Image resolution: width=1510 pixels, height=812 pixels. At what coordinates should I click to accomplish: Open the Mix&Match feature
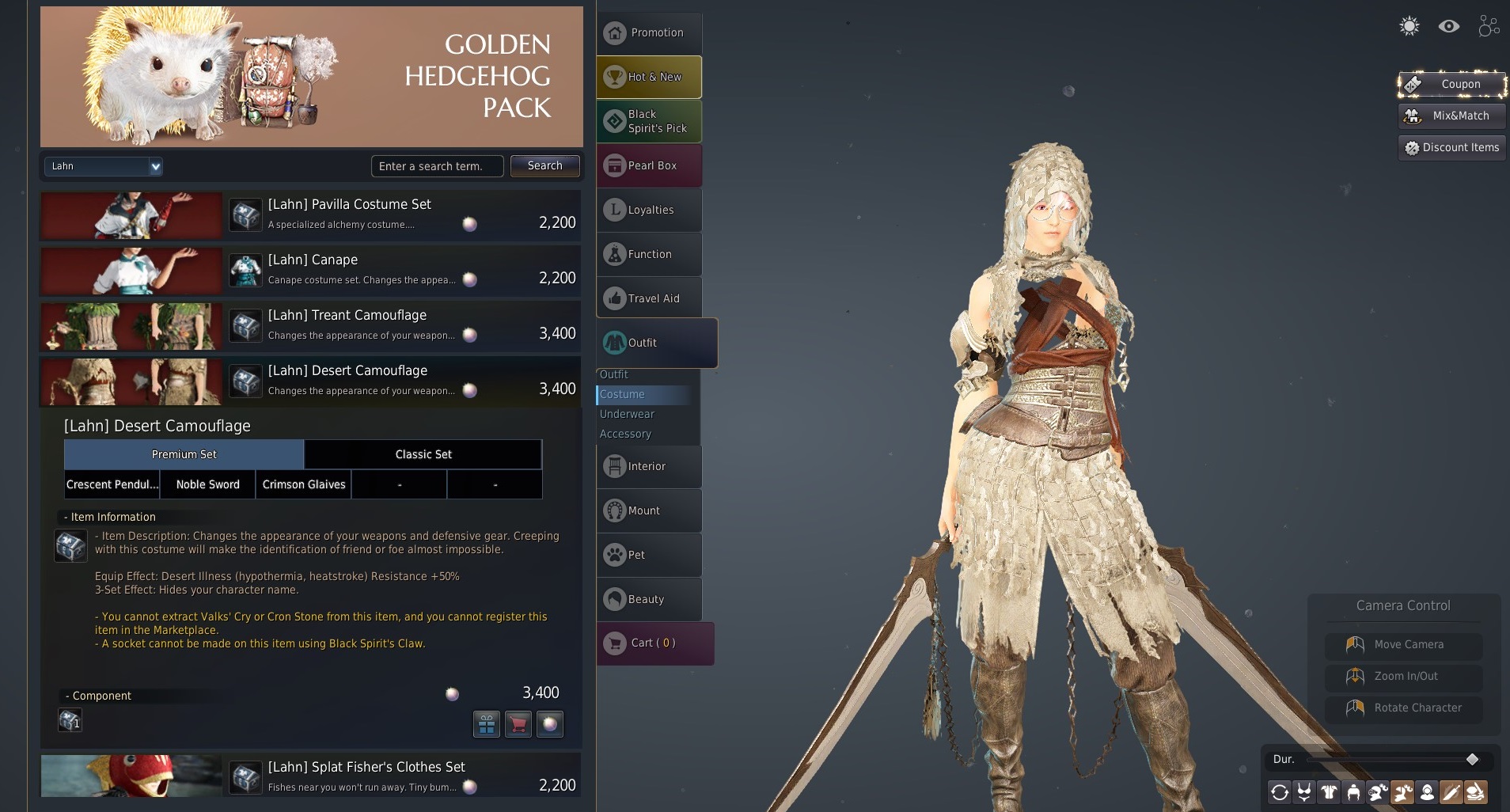tap(1451, 116)
